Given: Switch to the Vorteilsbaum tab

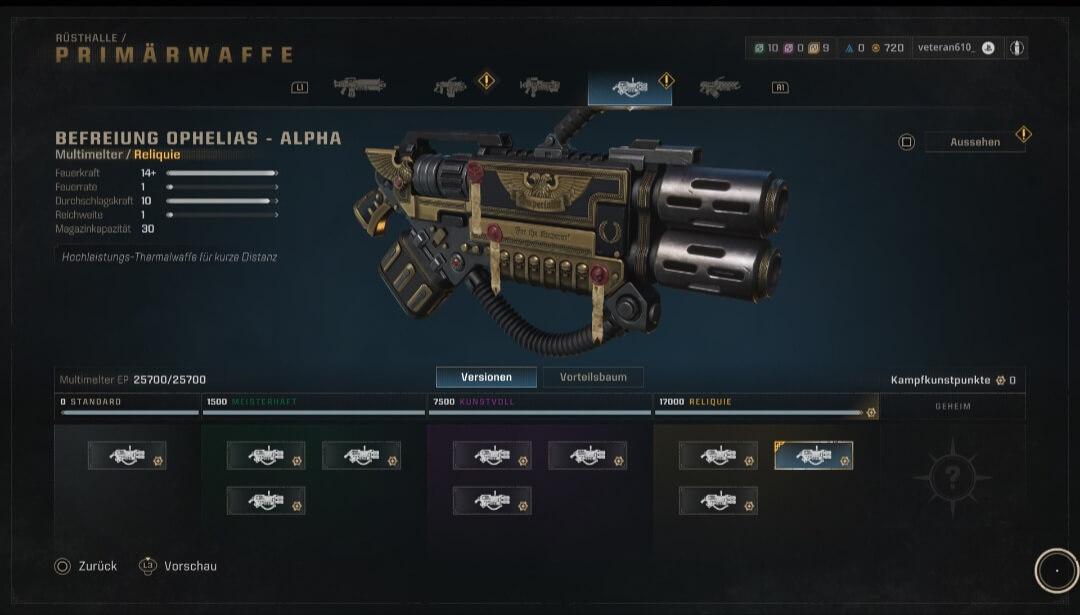Looking at the screenshot, I should pos(593,377).
